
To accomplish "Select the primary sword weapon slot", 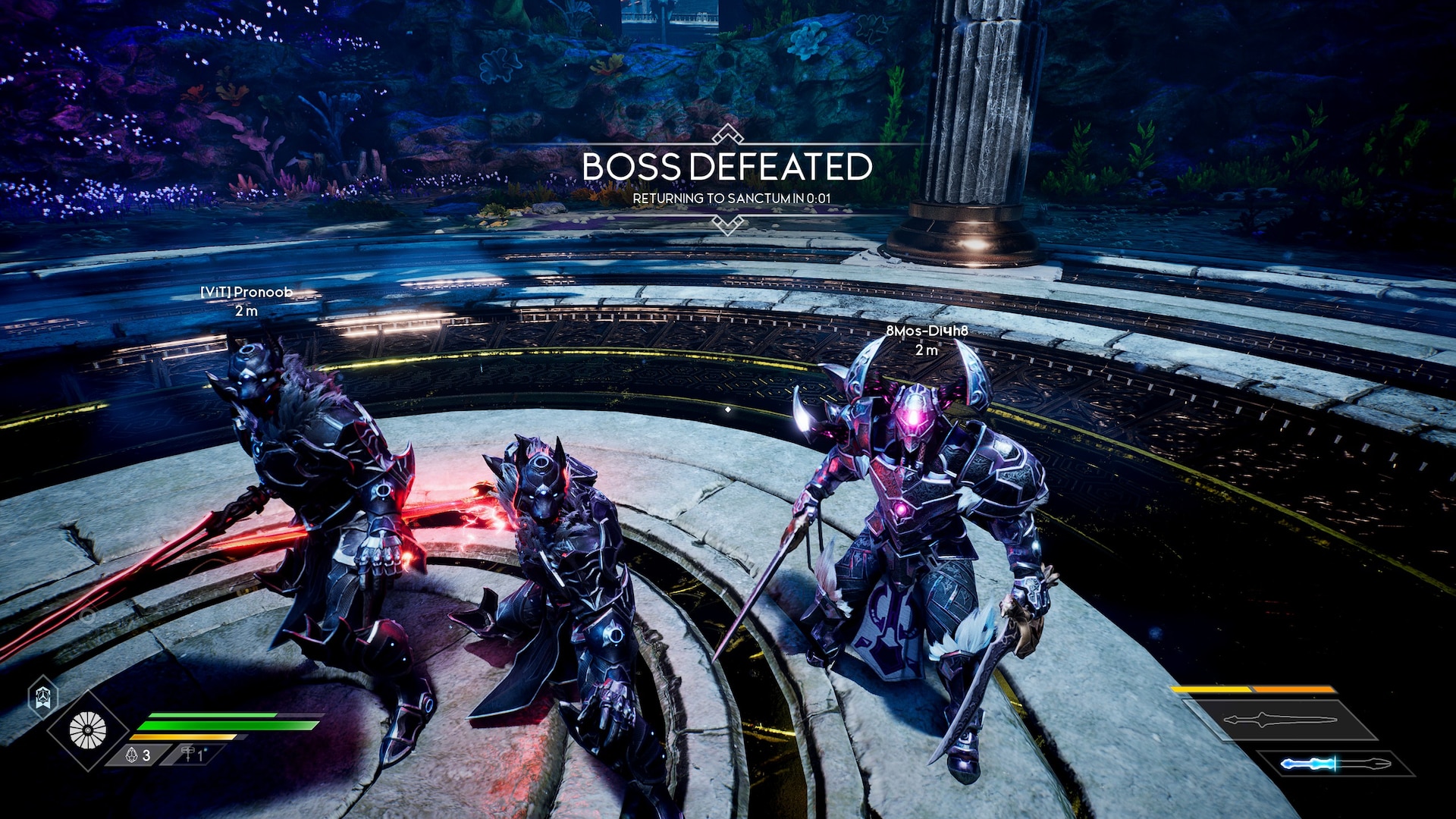I will (1280, 720).
